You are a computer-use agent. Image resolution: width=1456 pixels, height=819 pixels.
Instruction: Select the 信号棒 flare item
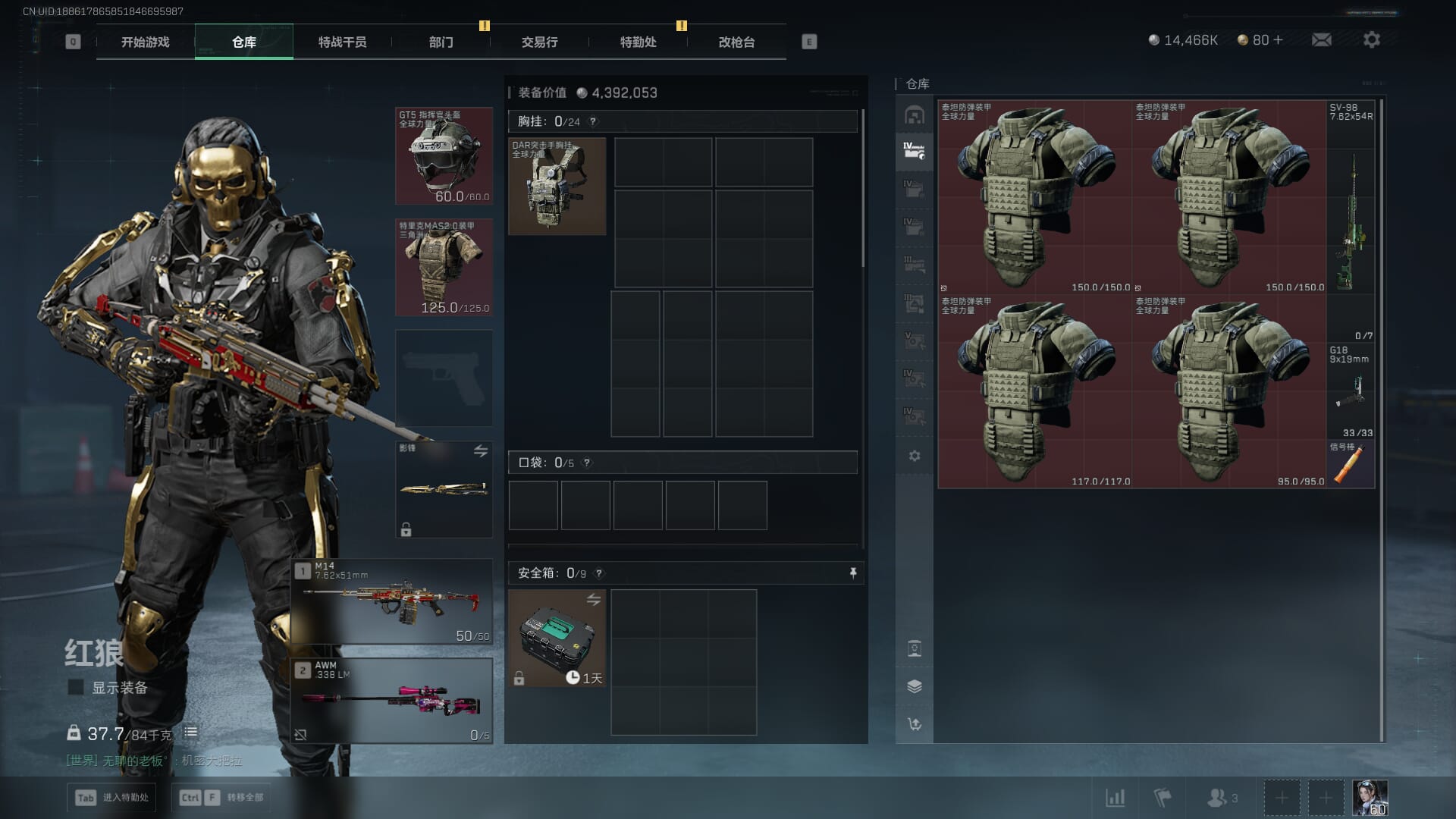[x=1351, y=464]
